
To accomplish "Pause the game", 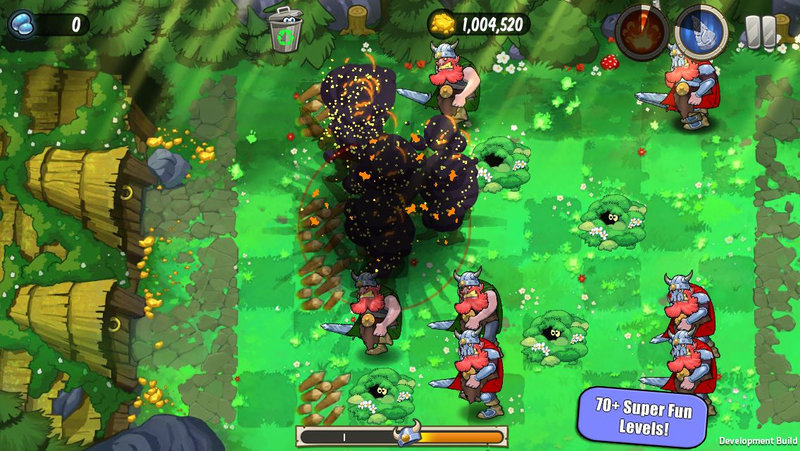I will (x=760, y=31).
